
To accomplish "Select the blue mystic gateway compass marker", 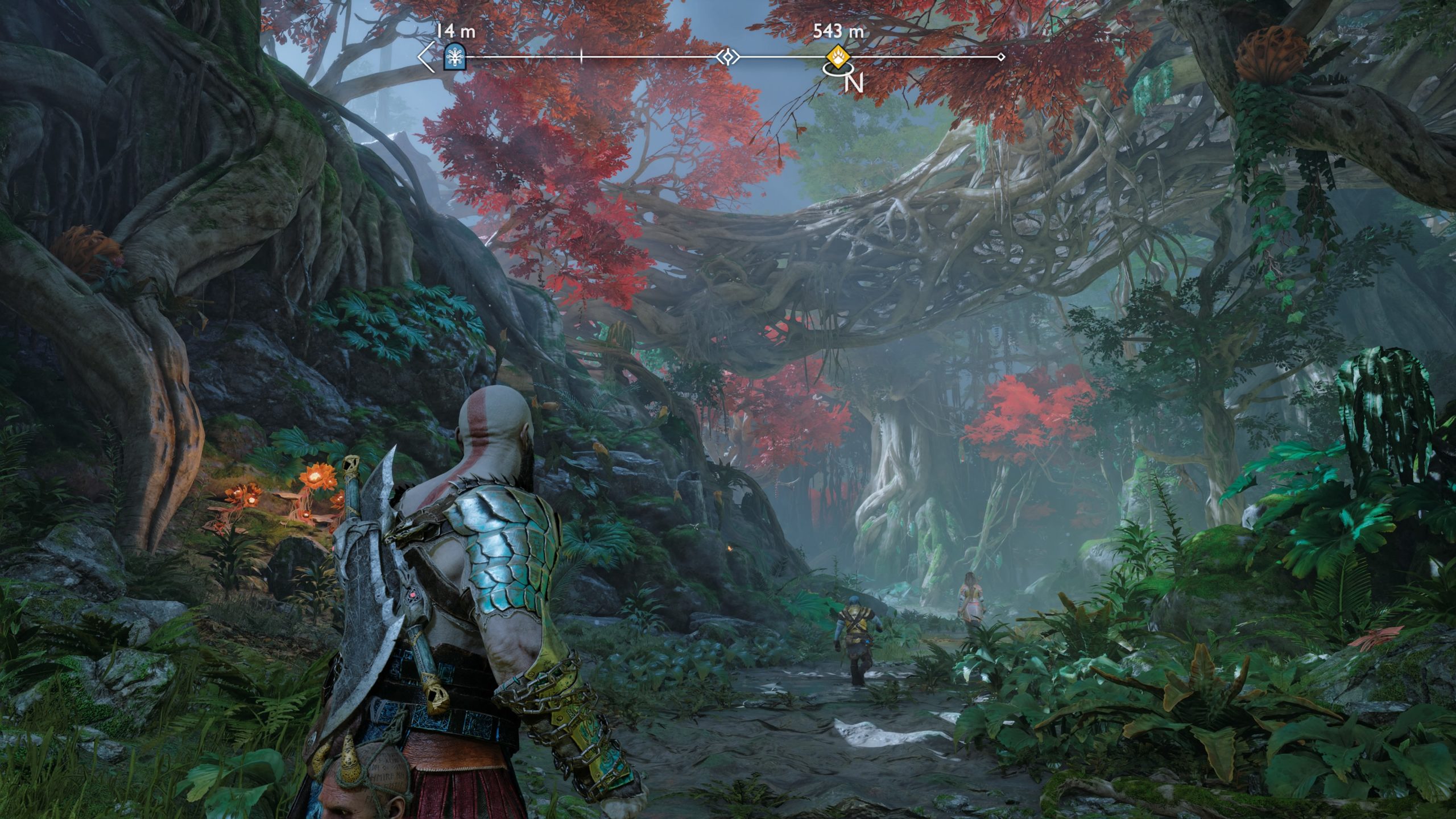I will (x=454, y=57).
